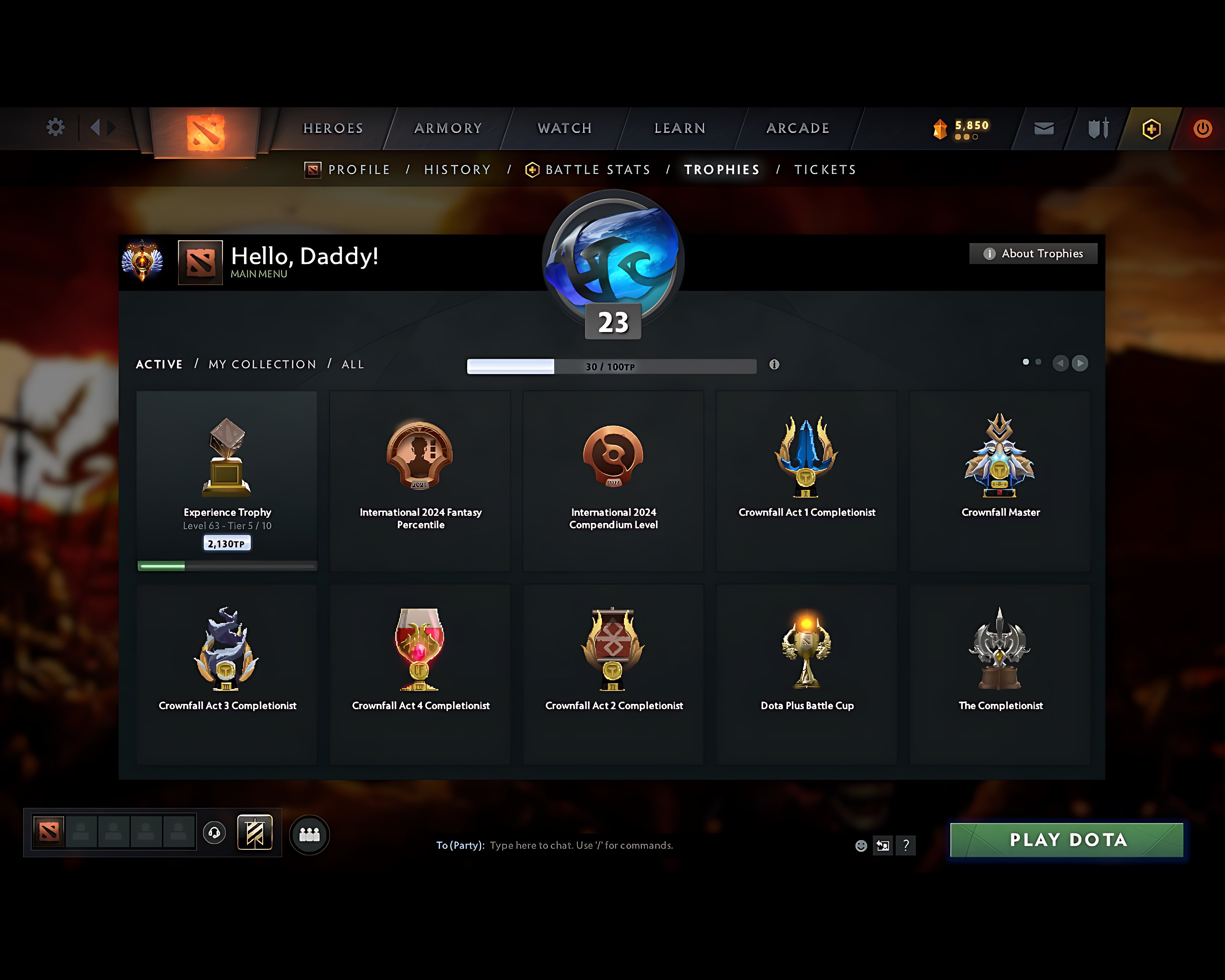This screenshot has width=1225, height=980.
Task: Click the chat wheel icon near the help mark
Action: coord(883,845)
